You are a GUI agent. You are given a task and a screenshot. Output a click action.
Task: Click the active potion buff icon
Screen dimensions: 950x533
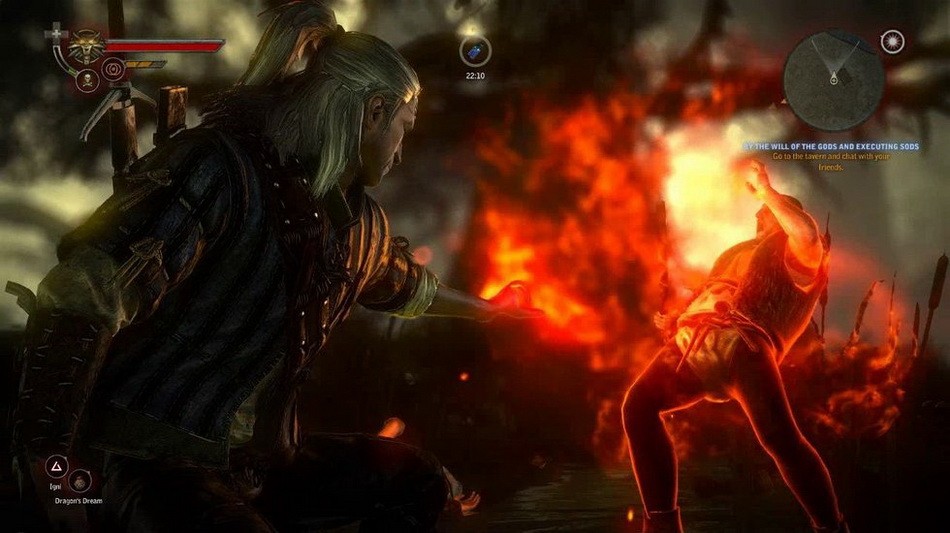click(475, 51)
